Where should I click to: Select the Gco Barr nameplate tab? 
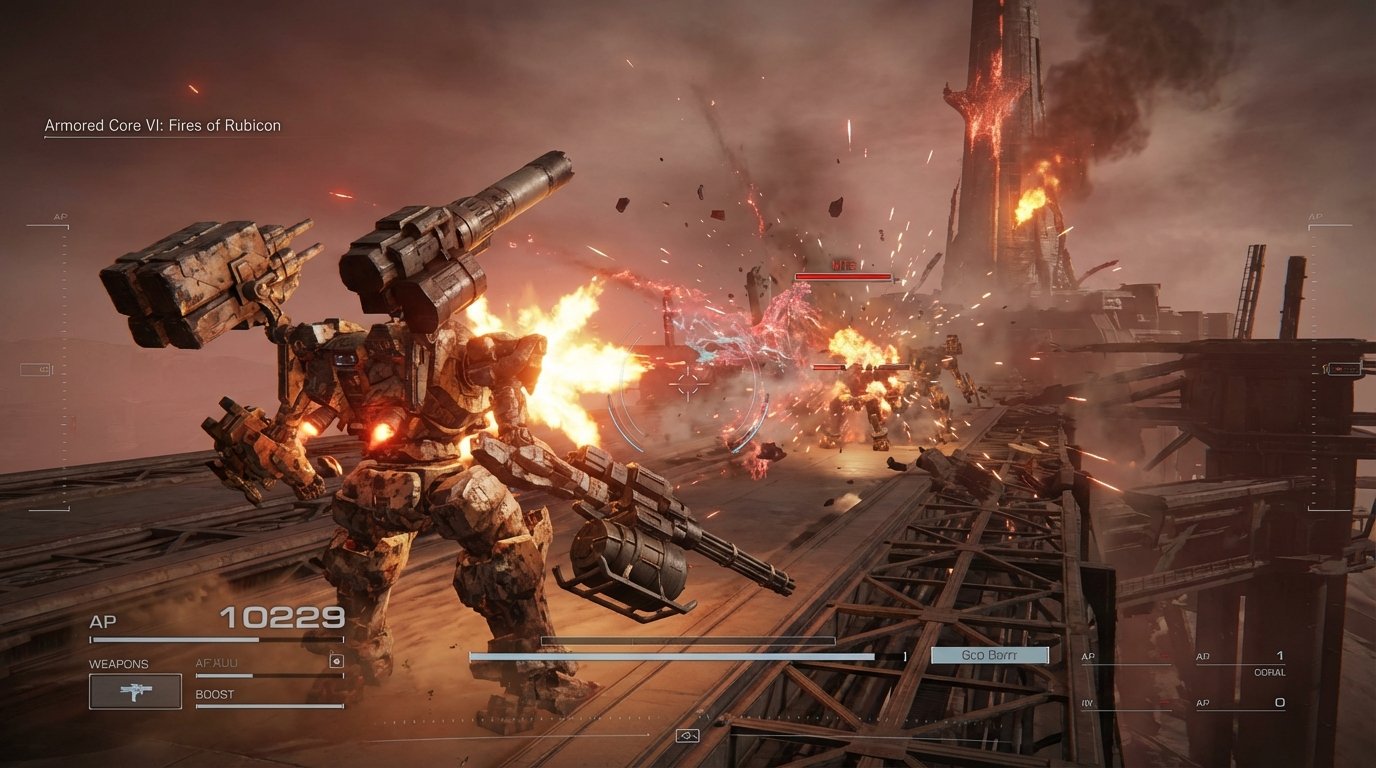(988, 655)
